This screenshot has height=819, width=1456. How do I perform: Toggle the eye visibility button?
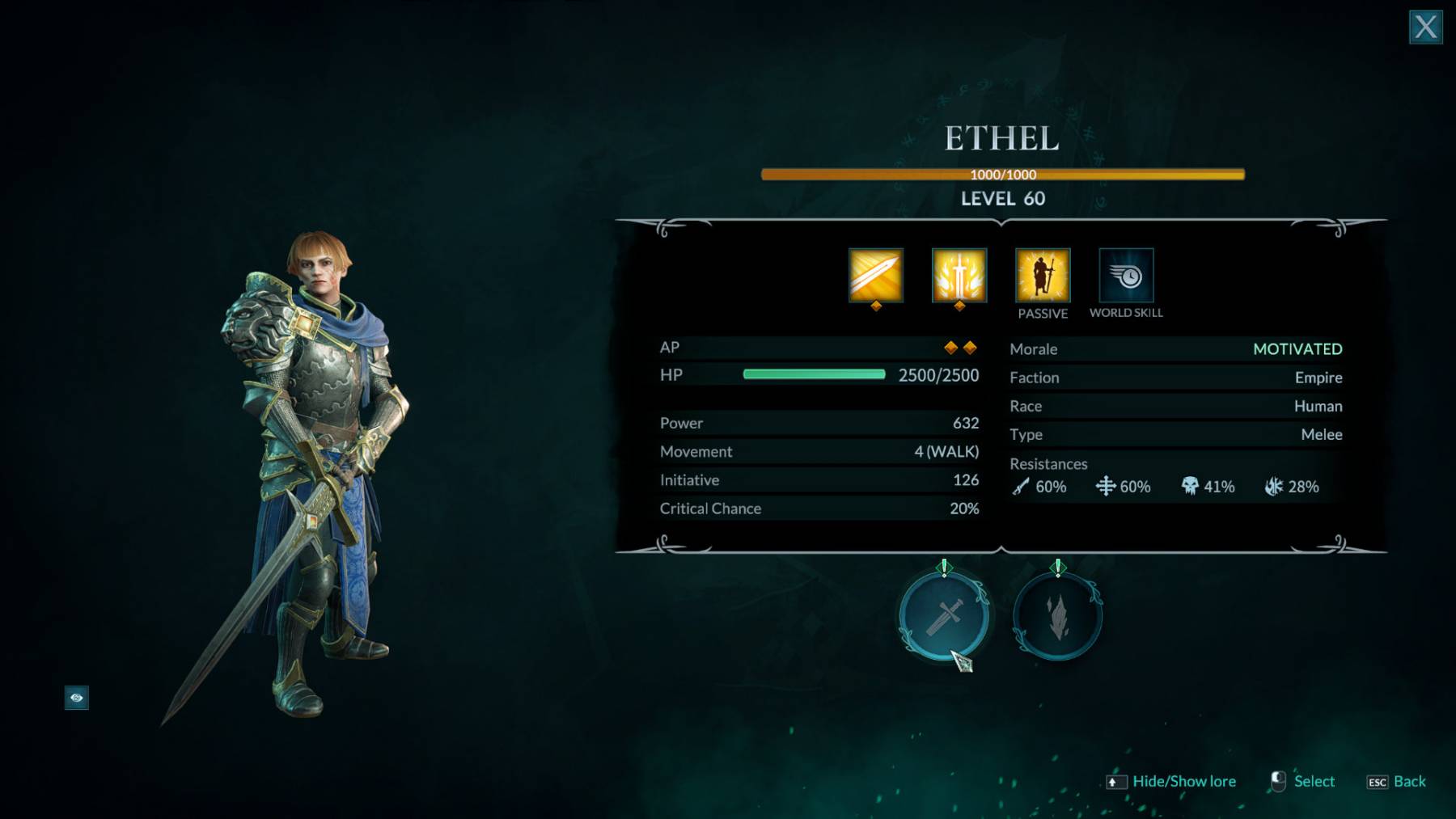tap(77, 698)
